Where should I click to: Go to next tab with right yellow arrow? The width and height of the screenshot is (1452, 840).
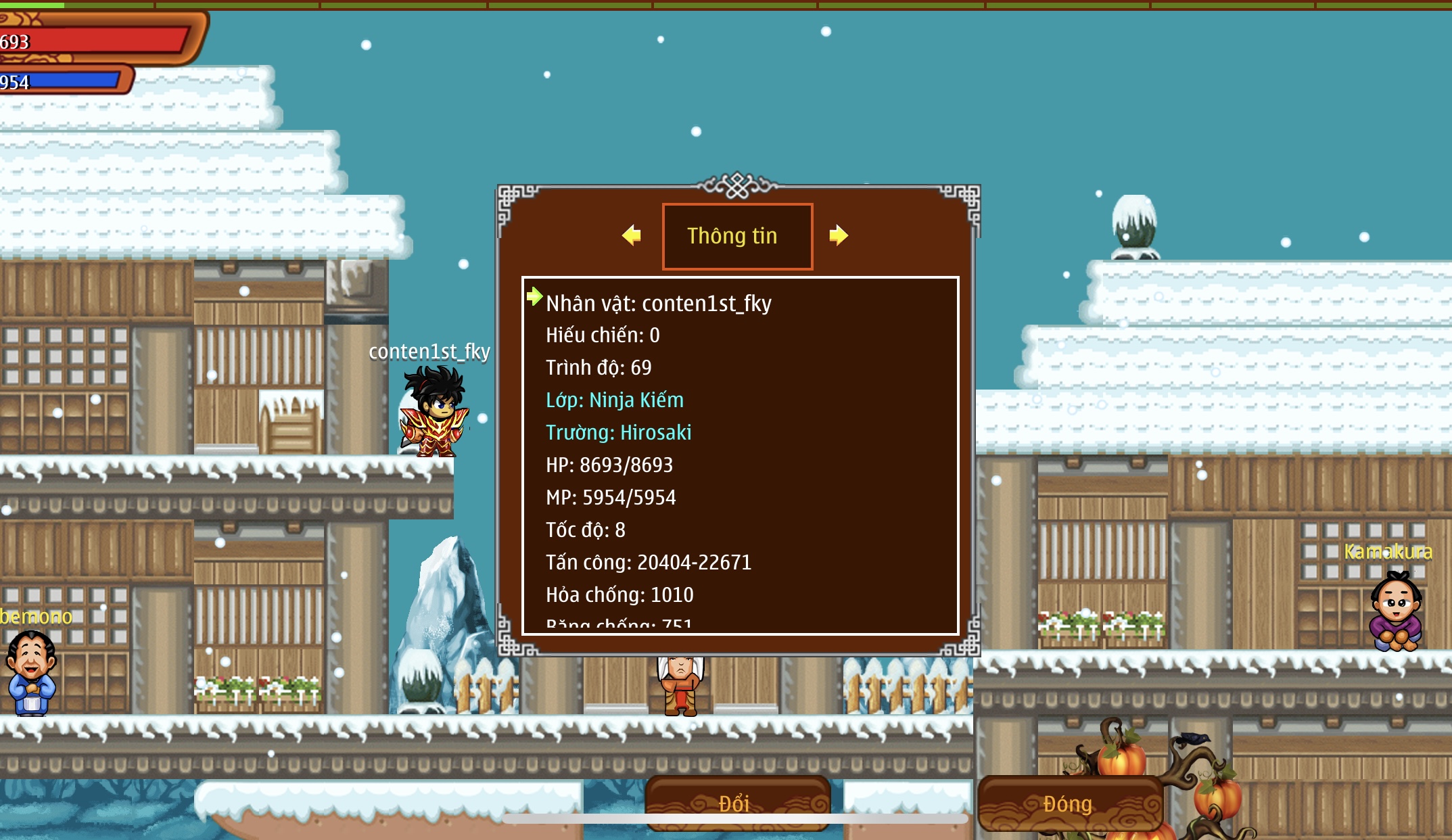click(x=838, y=235)
